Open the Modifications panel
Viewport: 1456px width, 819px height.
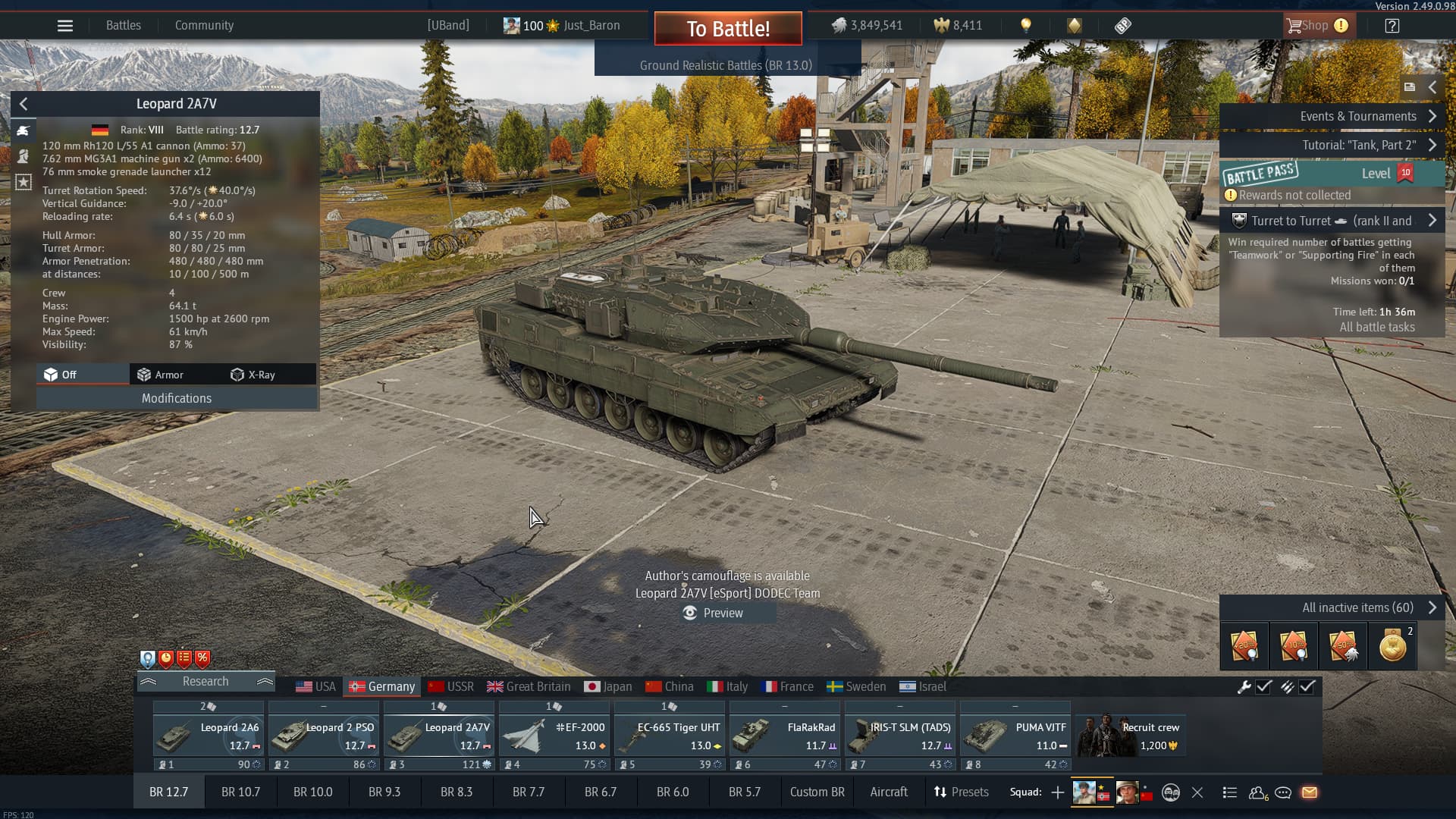pyautogui.click(x=177, y=398)
